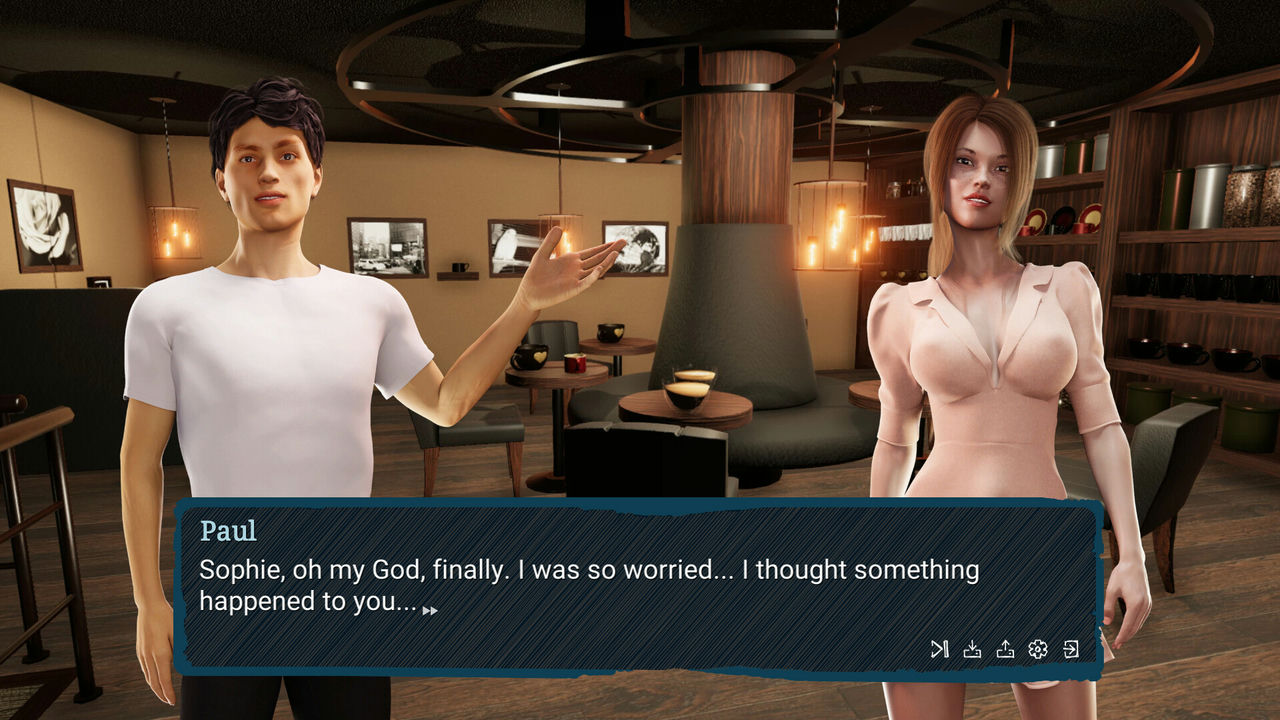Image resolution: width=1280 pixels, height=720 pixels.
Task: Exit the game using the door-arrow icon
Action: 1071,650
